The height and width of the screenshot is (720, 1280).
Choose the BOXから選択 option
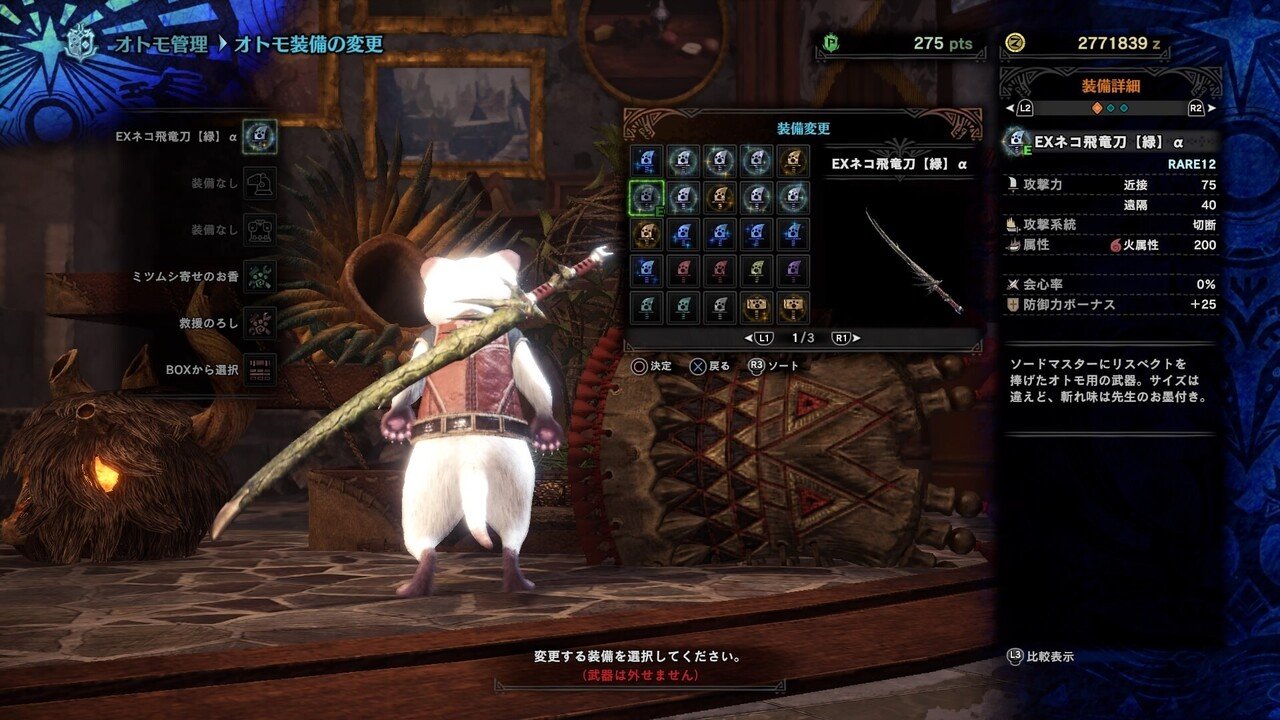[x=259, y=369]
